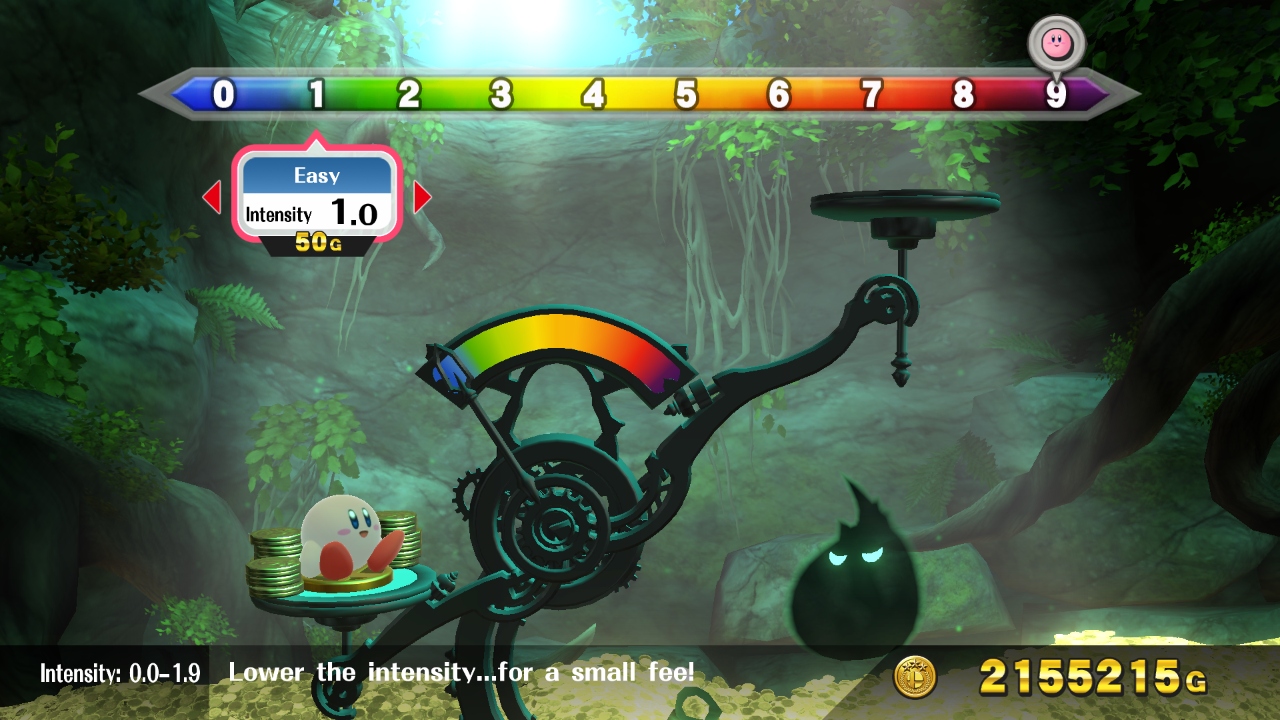
Task: Select intensity level 6 on the rainbow bar
Action: pyautogui.click(x=779, y=95)
